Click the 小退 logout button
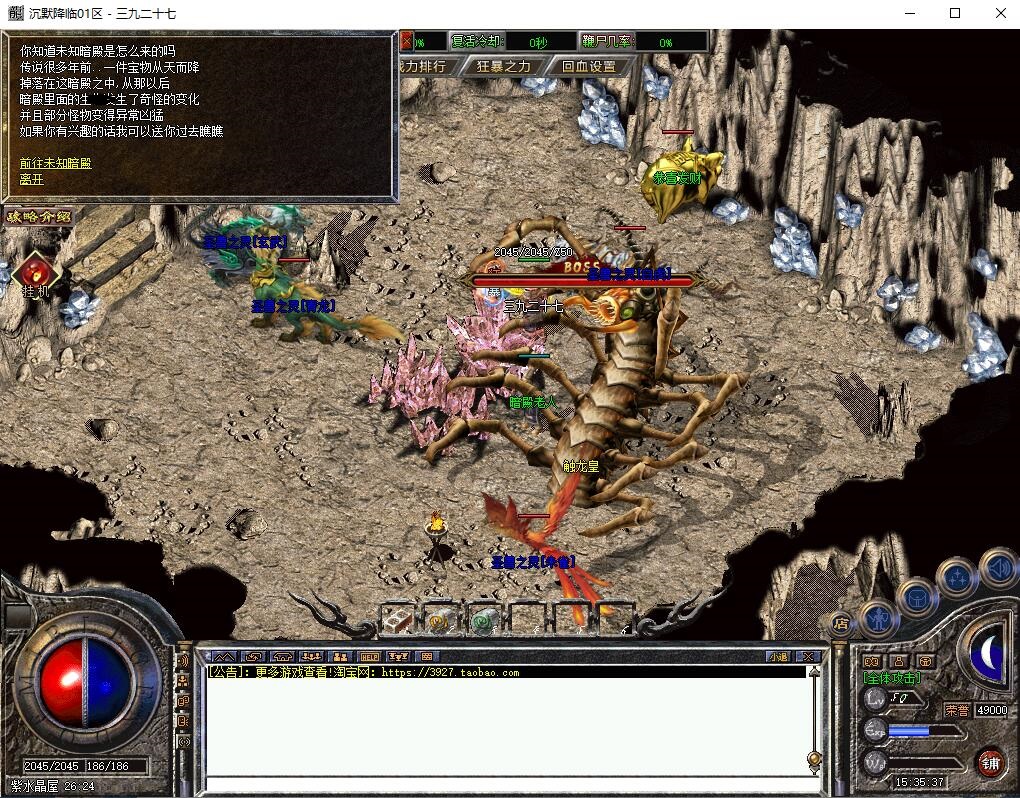Image resolution: width=1020 pixels, height=798 pixels. click(778, 657)
